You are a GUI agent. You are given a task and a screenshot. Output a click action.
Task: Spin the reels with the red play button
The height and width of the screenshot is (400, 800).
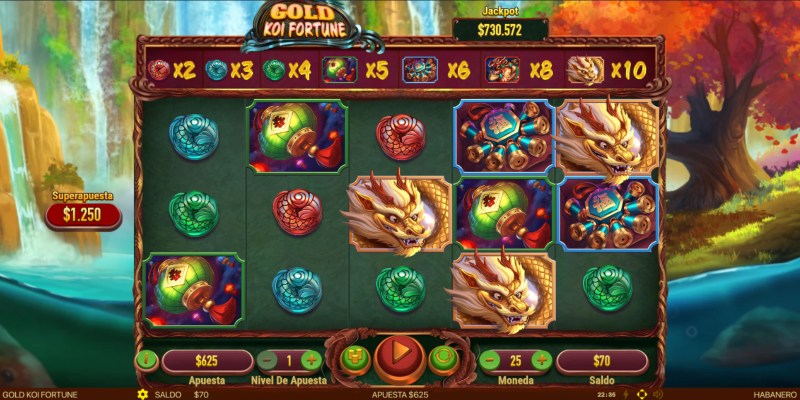[399, 356]
